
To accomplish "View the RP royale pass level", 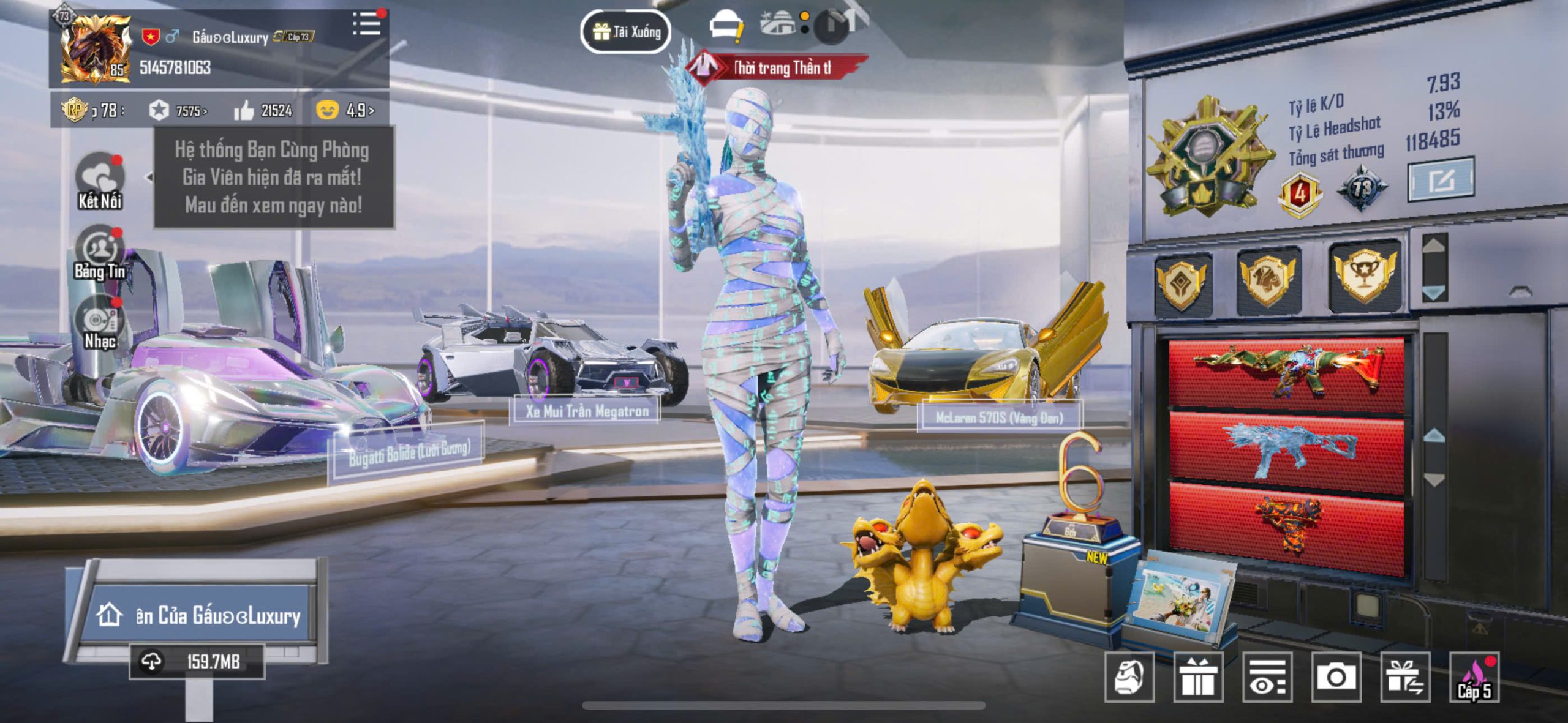I will click(x=92, y=110).
